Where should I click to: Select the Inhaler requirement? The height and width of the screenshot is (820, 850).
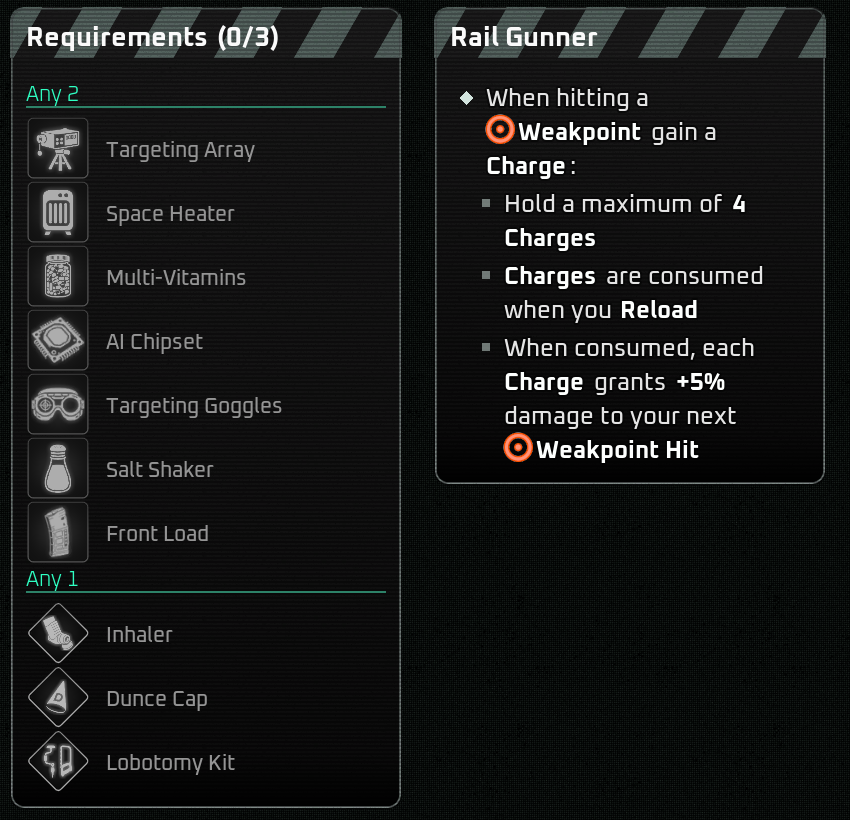(139, 635)
